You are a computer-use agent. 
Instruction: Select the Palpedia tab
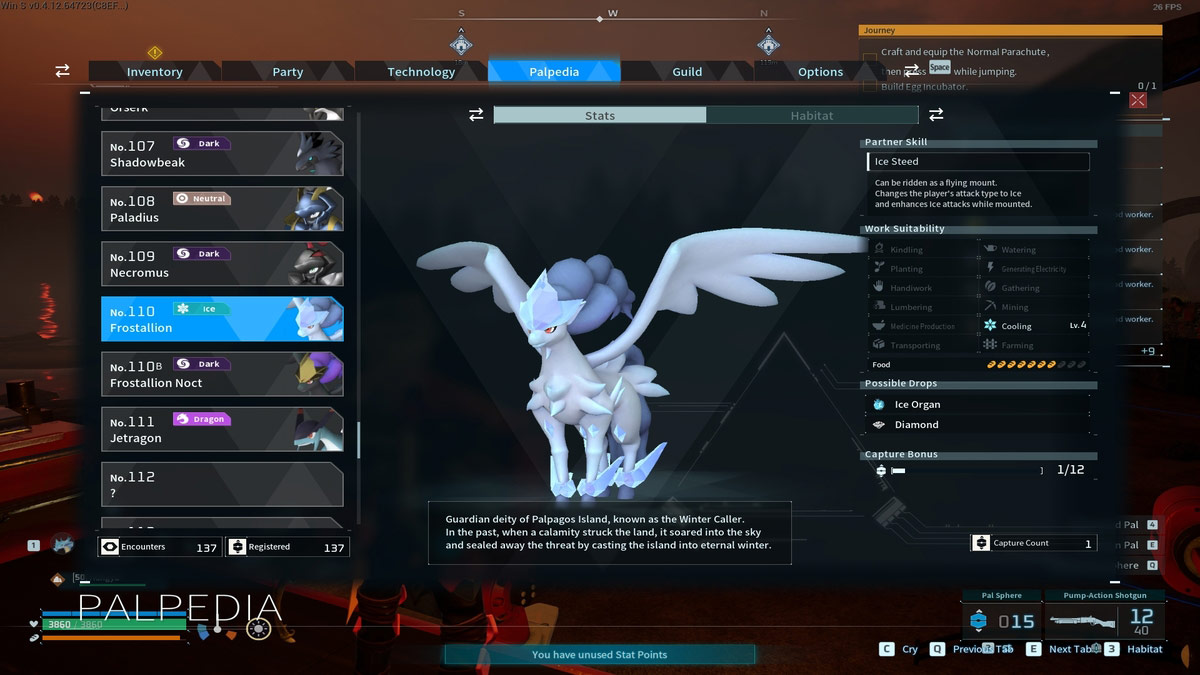click(554, 72)
